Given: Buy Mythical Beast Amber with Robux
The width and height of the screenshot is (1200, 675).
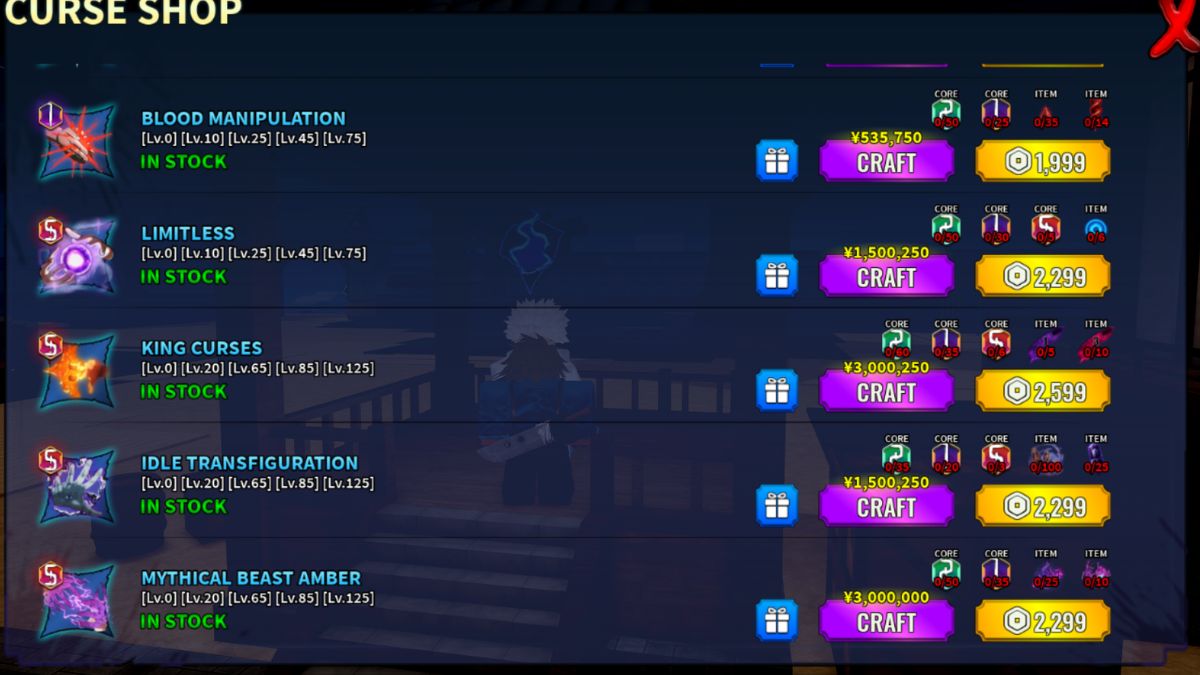Looking at the screenshot, I should (1043, 622).
